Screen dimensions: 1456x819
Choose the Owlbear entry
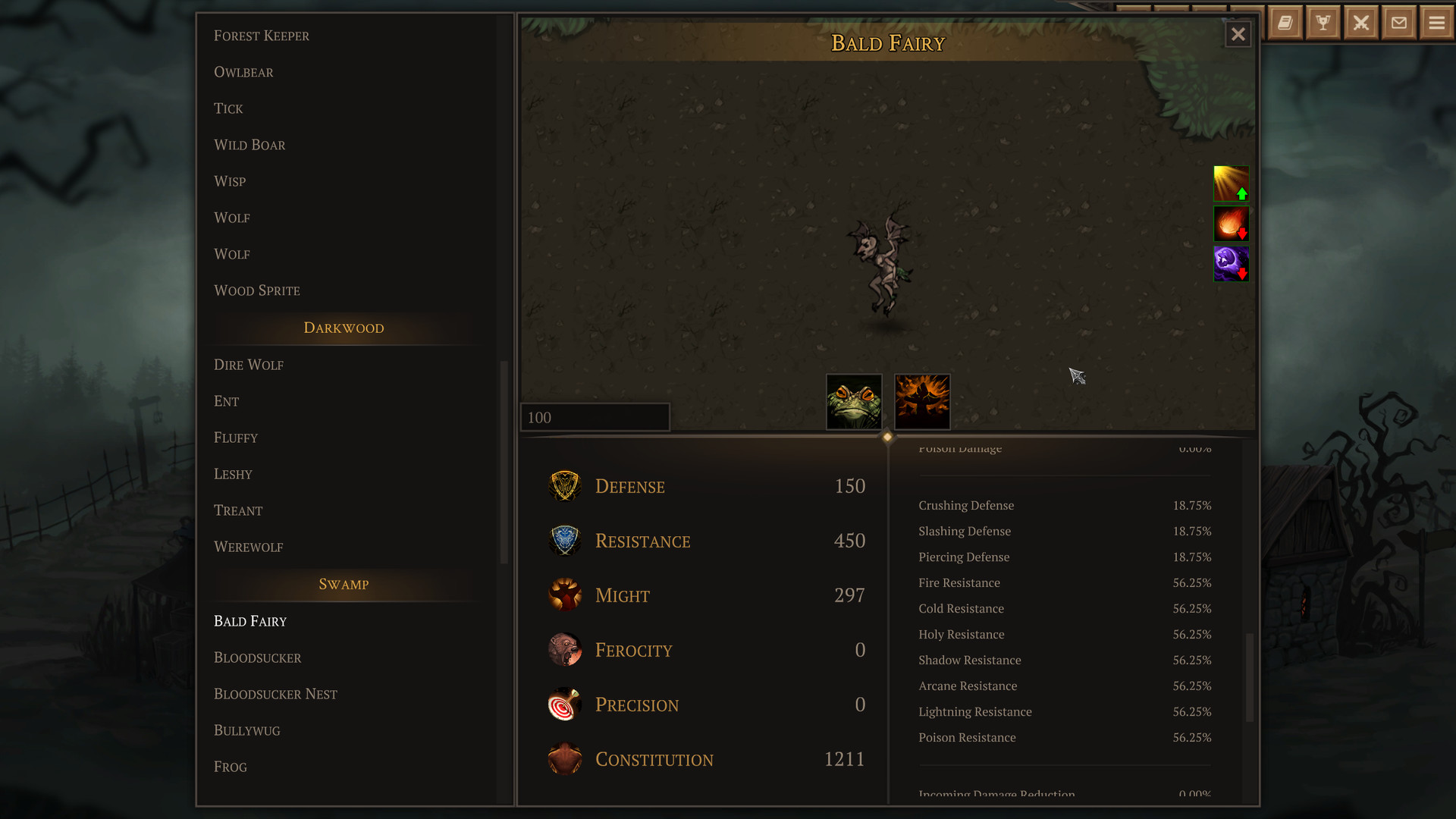(x=243, y=72)
